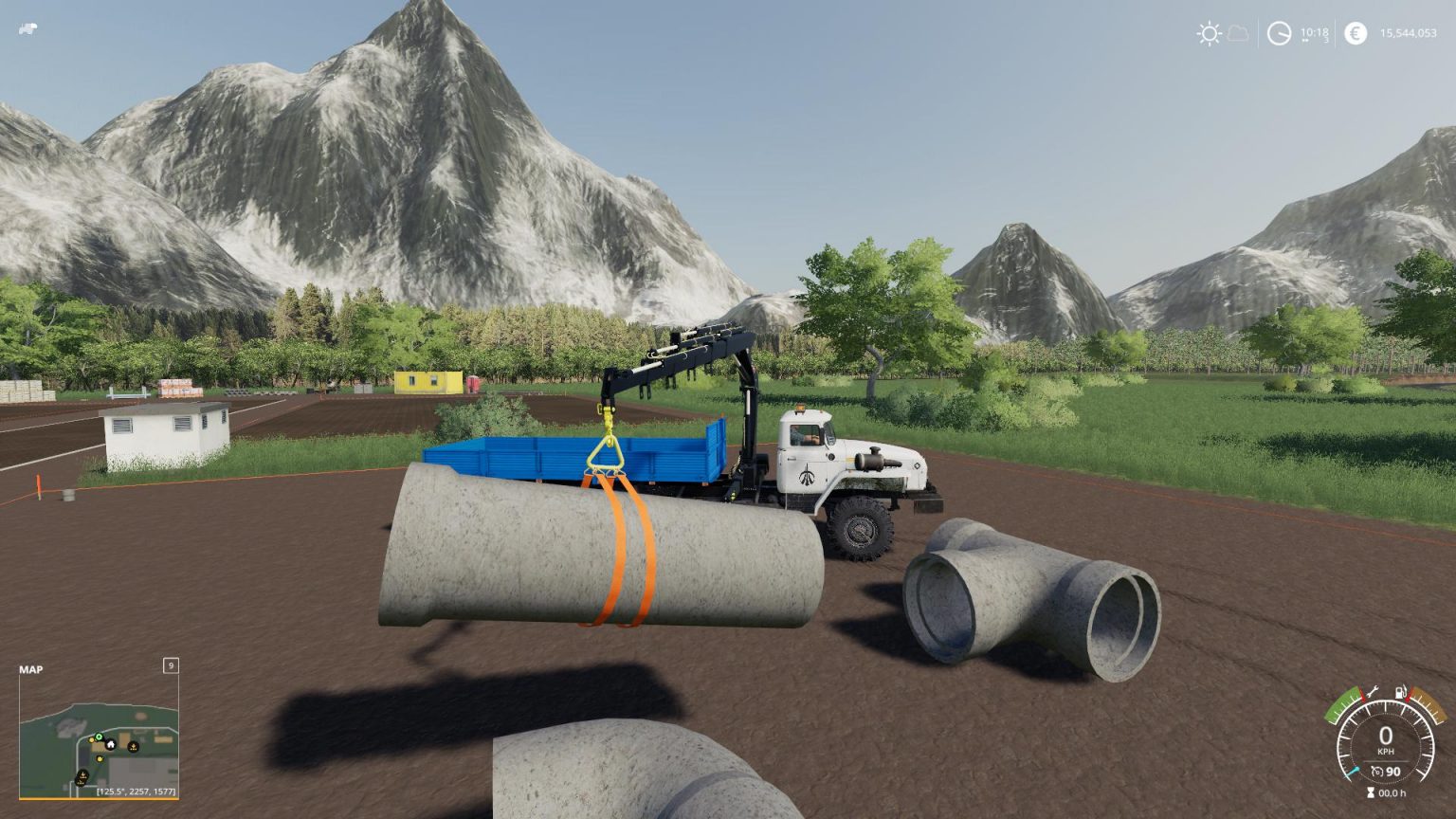Click the sun weather icon
Viewport: 1456px width, 819px height.
click(x=1210, y=33)
